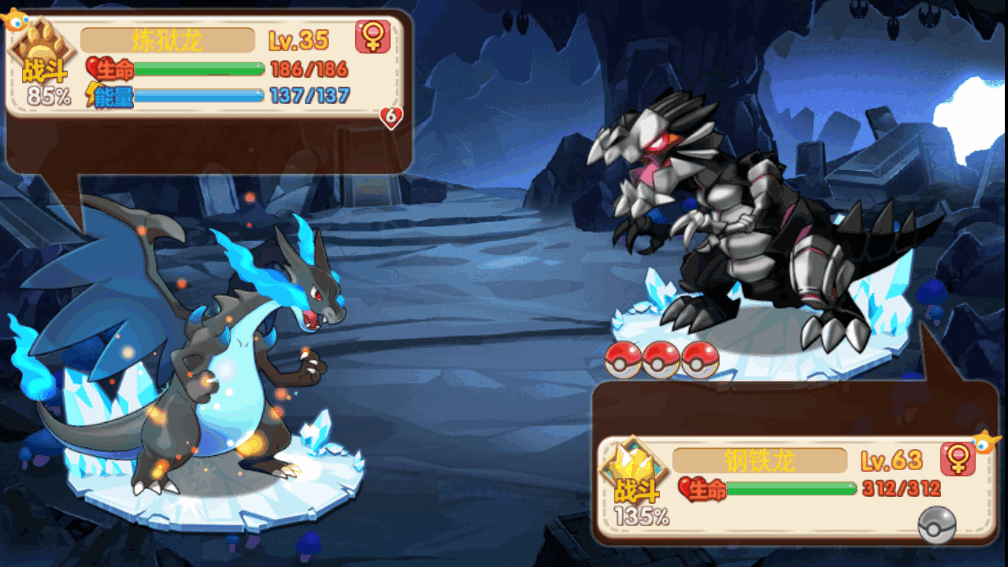This screenshot has width=1008, height=567.
Task: Open the 钢铁龙 name plate
Action: [760, 460]
